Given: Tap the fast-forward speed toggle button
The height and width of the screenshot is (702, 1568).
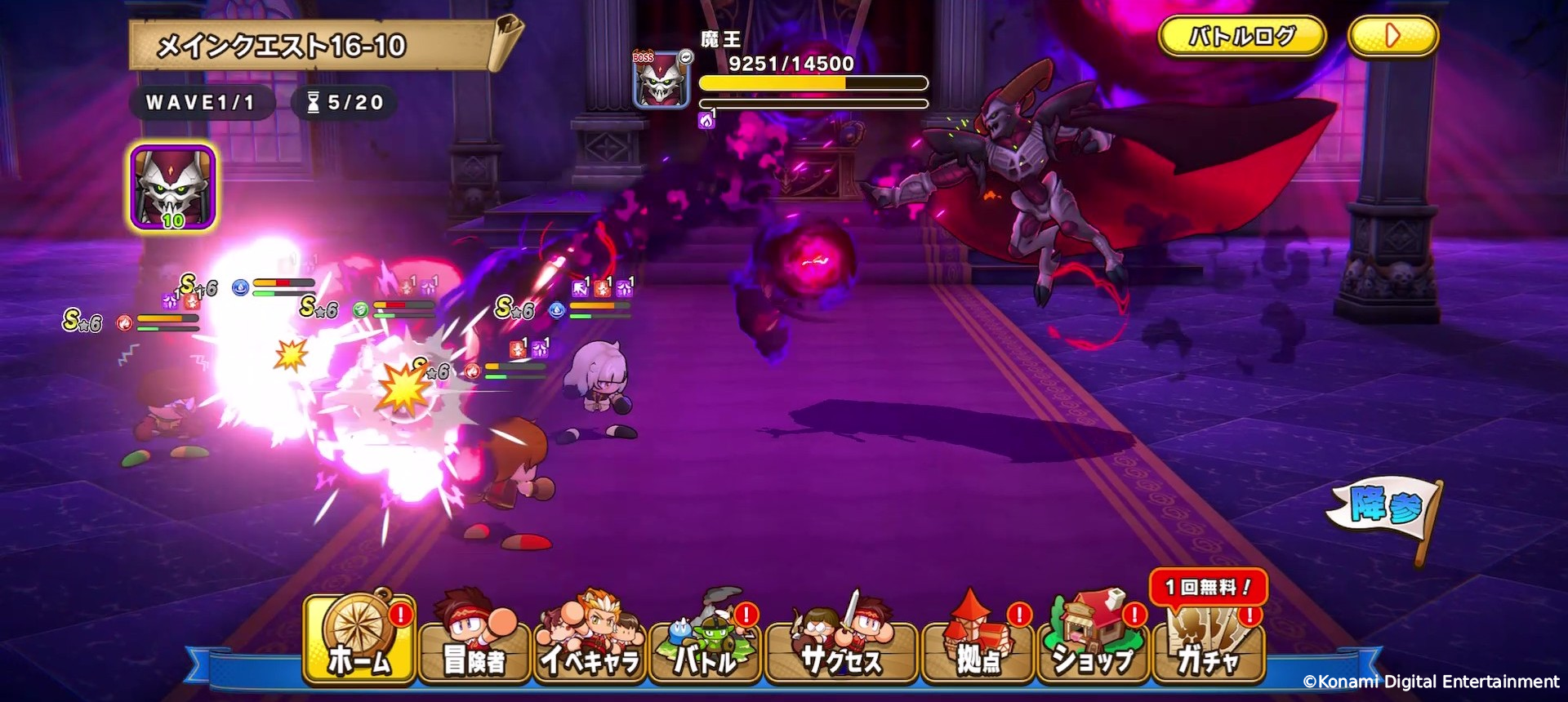Looking at the screenshot, I should (x=1394, y=36).
